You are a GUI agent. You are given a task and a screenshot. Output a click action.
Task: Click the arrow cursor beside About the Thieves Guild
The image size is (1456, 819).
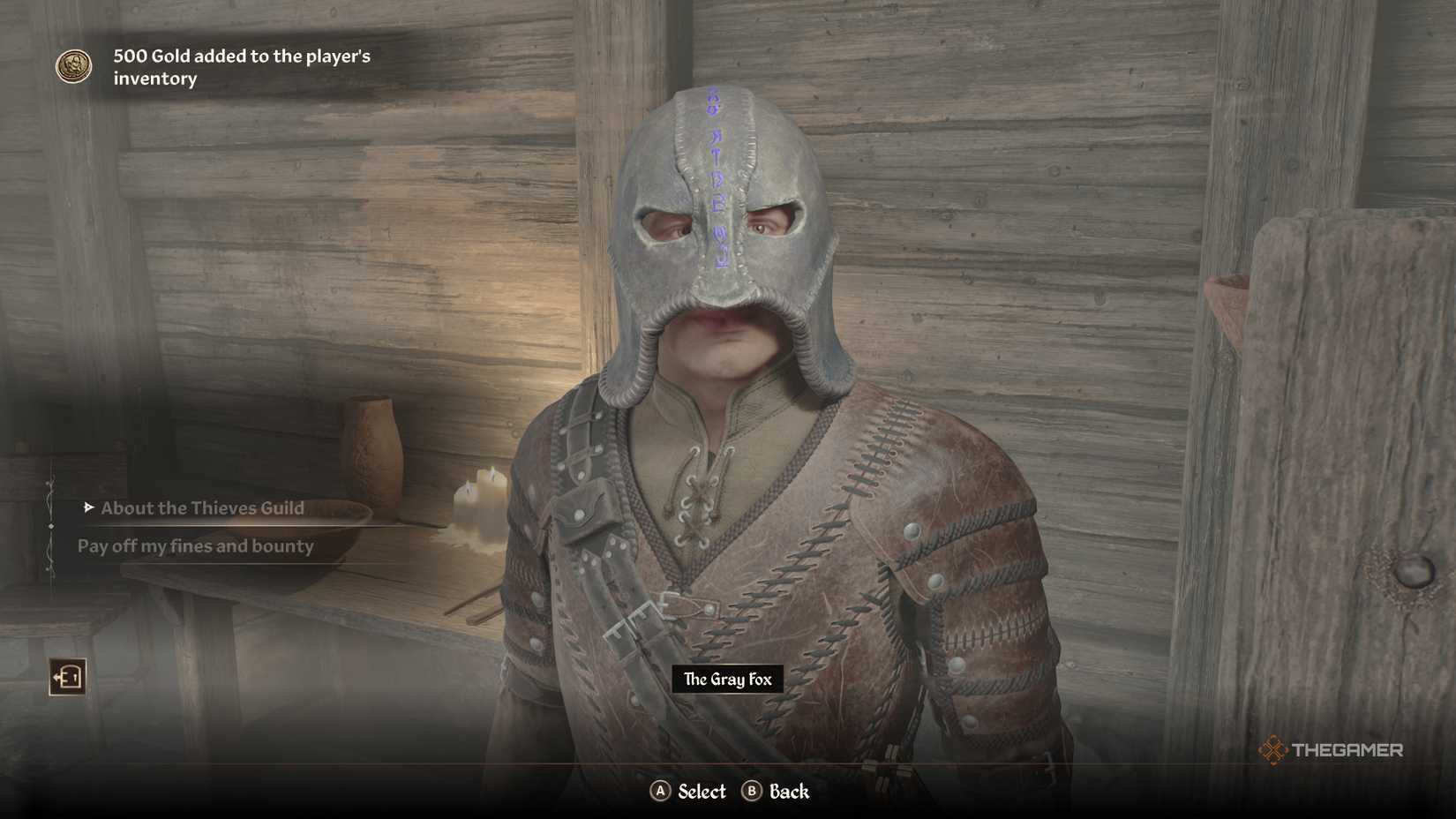[x=87, y=508]
